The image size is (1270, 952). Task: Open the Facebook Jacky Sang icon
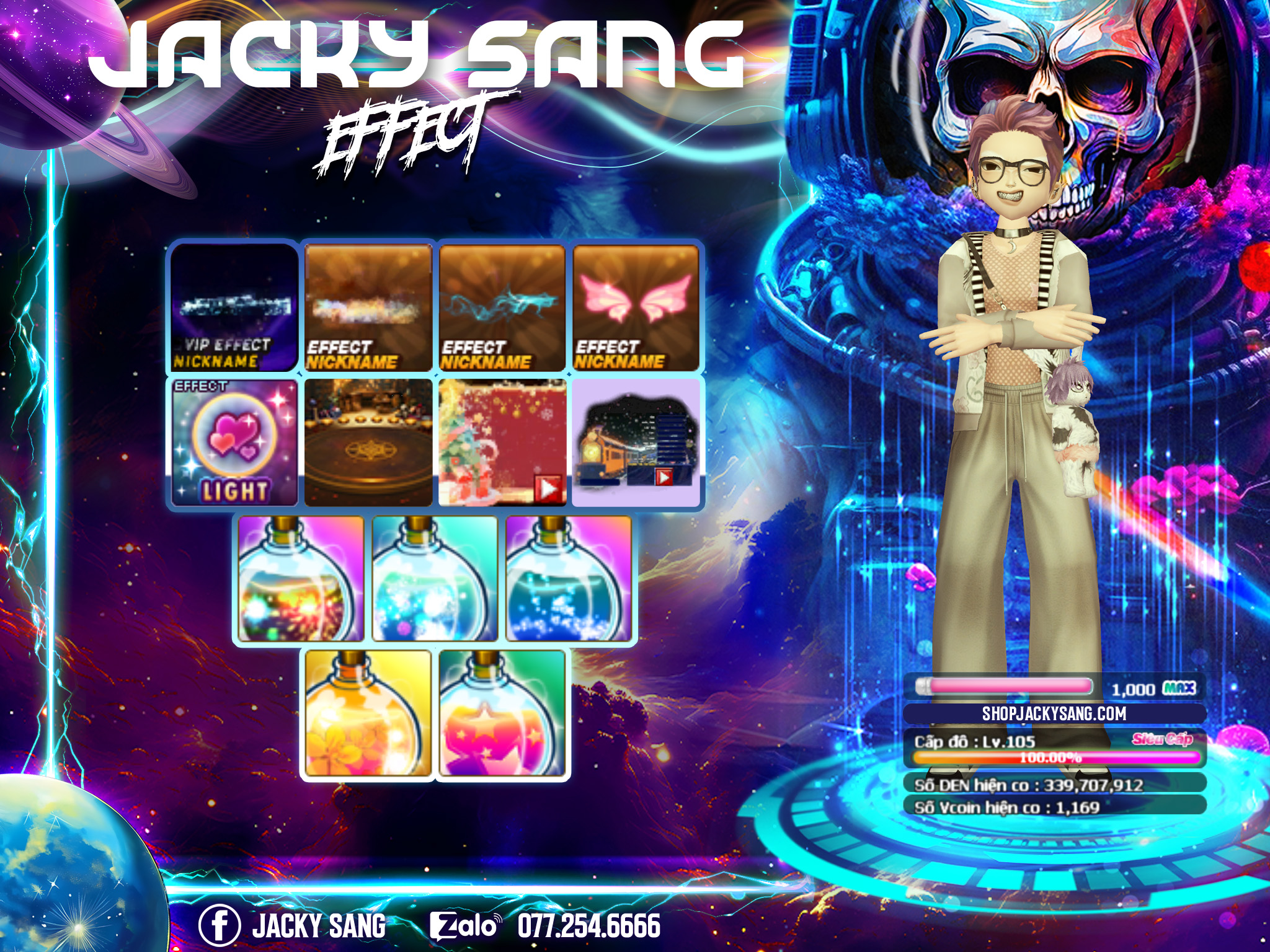(x=220, y=925)
